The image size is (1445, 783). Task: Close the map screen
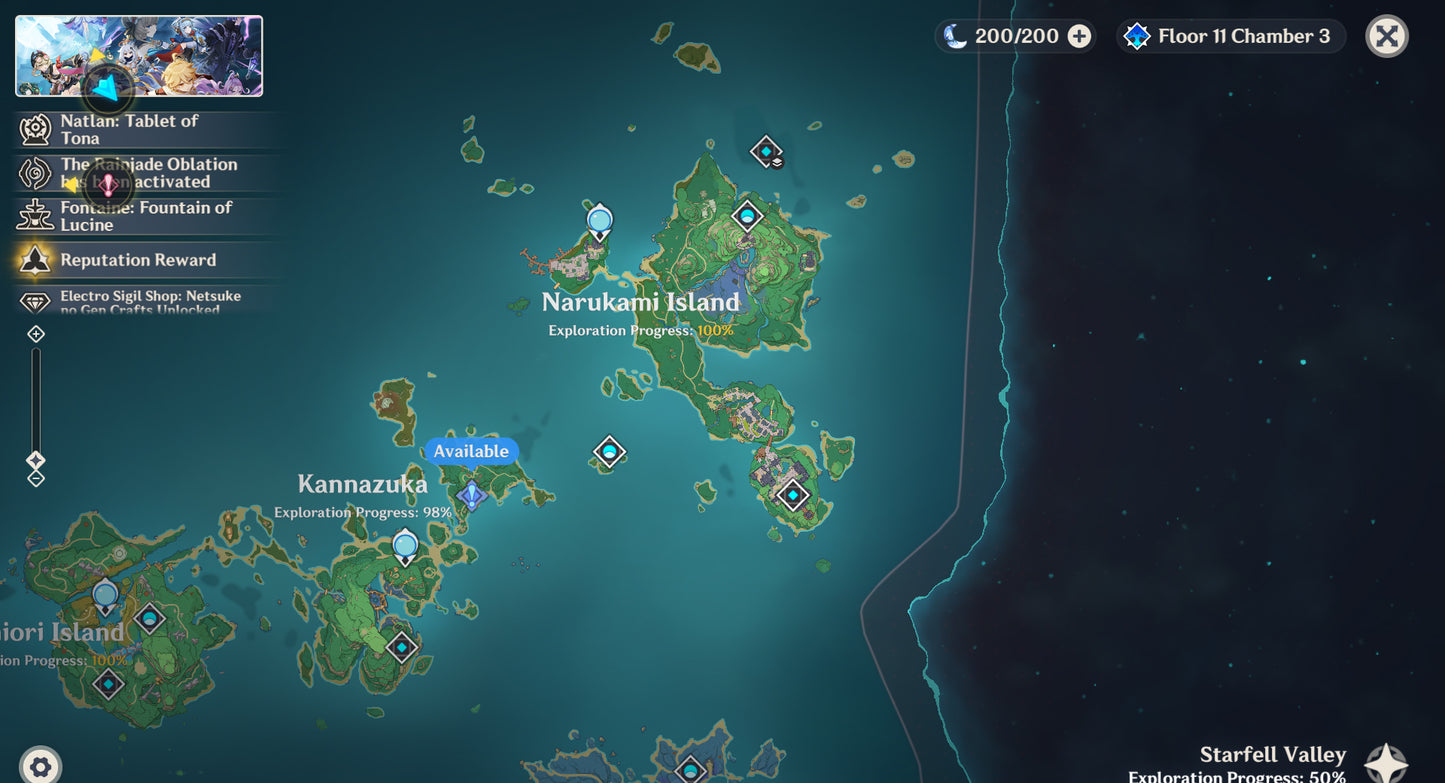coord(1386,37)
